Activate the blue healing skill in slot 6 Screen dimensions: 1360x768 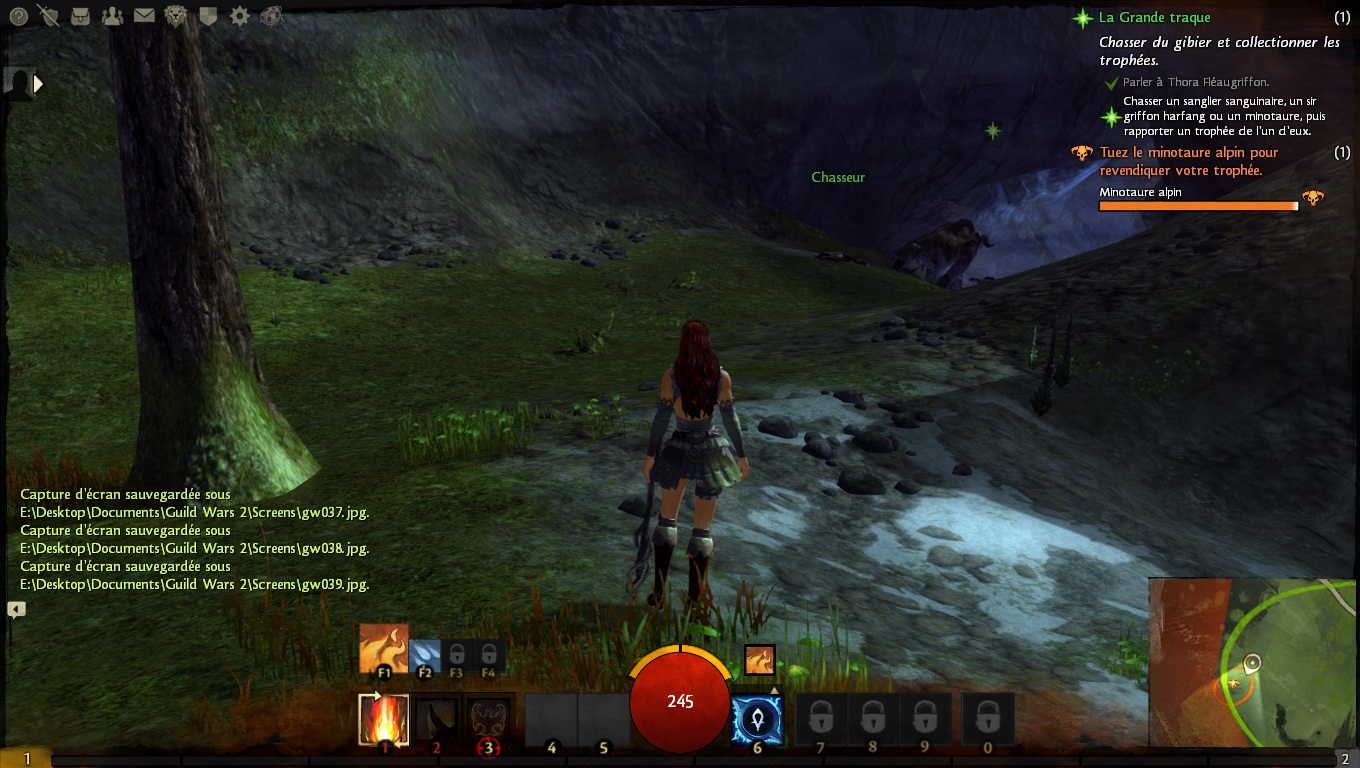tap(757, 719)
